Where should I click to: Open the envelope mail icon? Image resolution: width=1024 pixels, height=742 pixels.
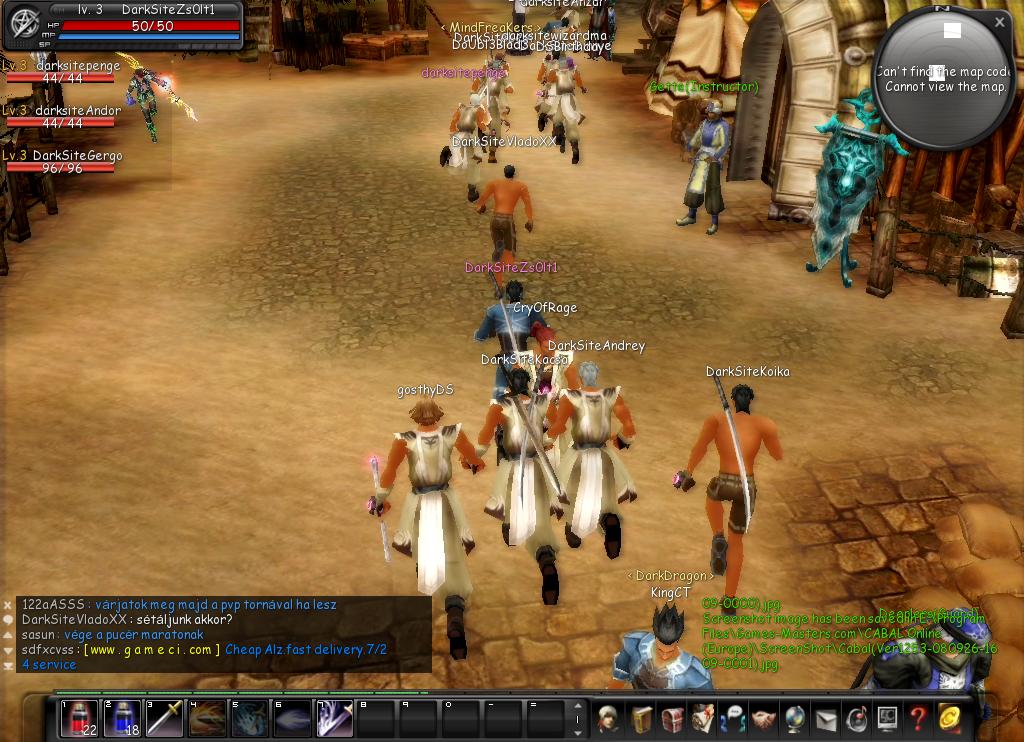825,719
